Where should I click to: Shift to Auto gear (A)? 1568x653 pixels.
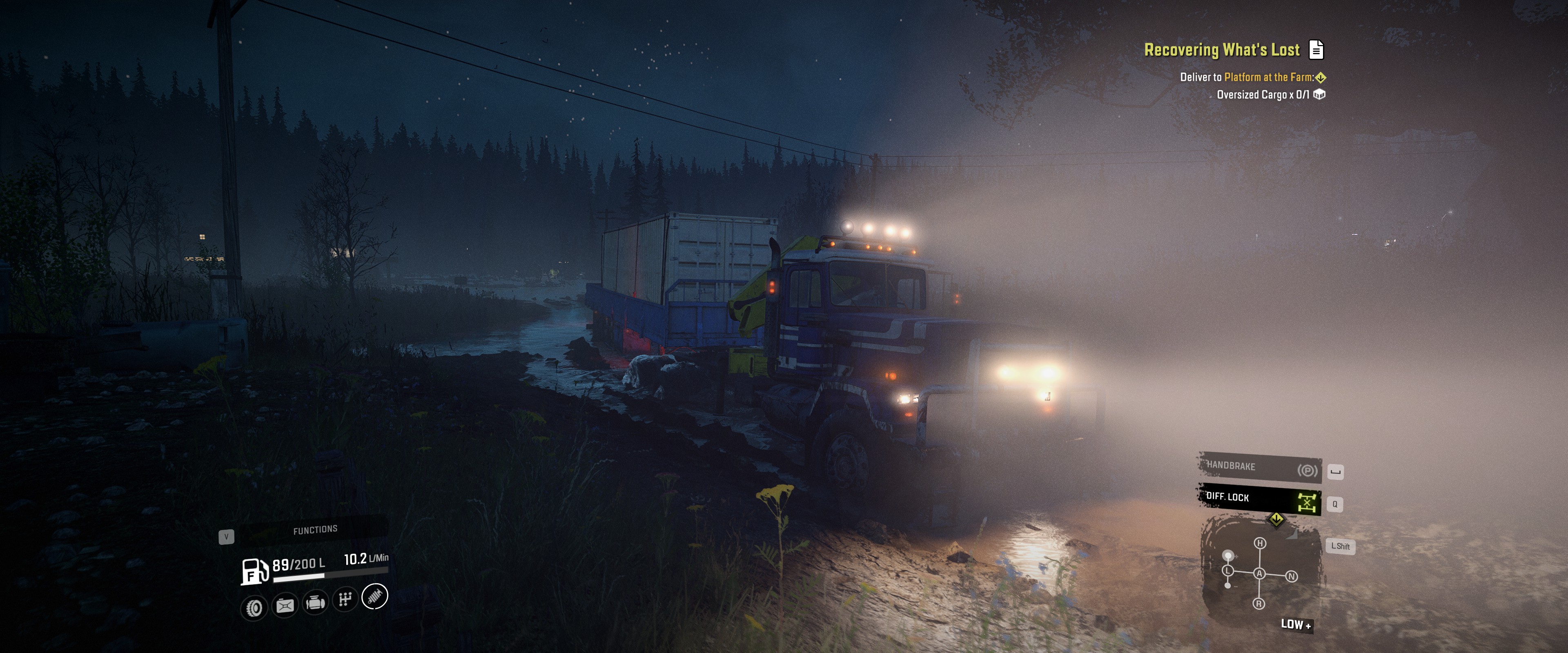click(1259, 573)
